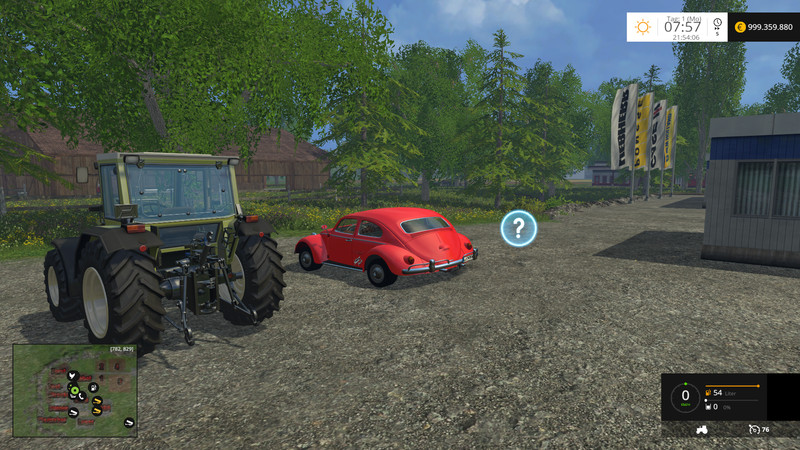Click the green player marker on the minimap
The image size is (800, 450).
point(73,389)
